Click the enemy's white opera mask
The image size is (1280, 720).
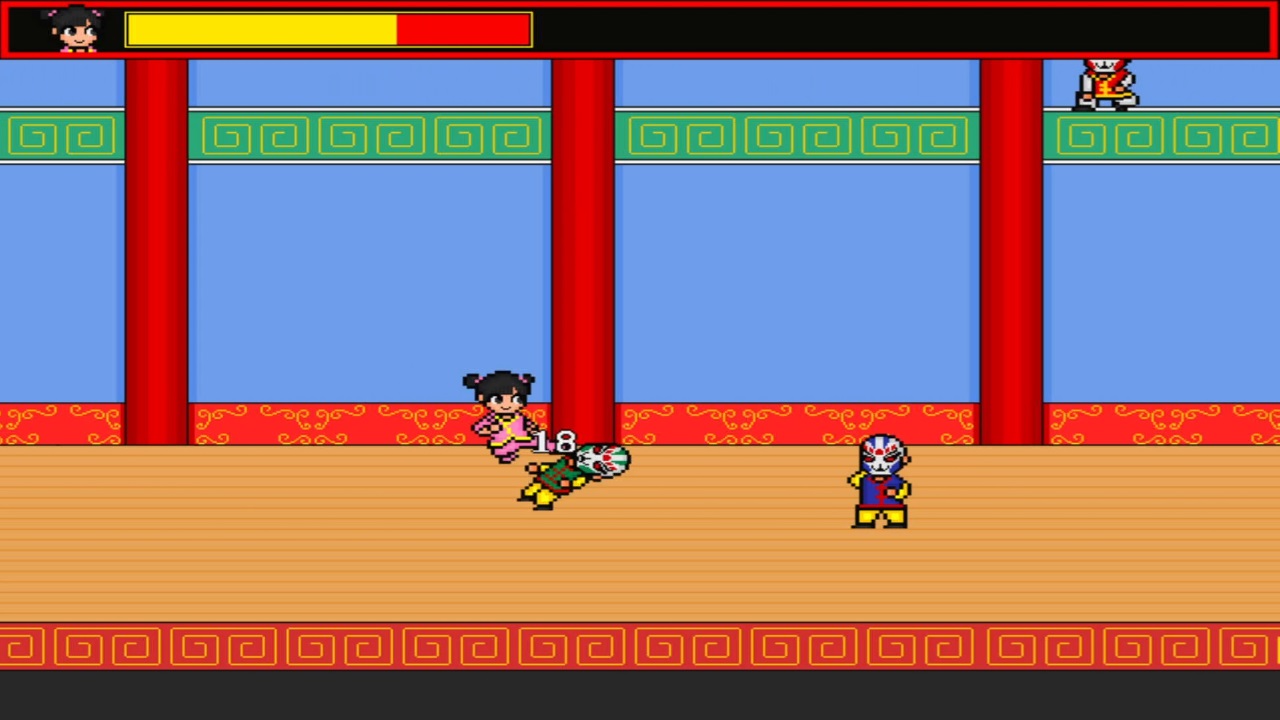883,455
